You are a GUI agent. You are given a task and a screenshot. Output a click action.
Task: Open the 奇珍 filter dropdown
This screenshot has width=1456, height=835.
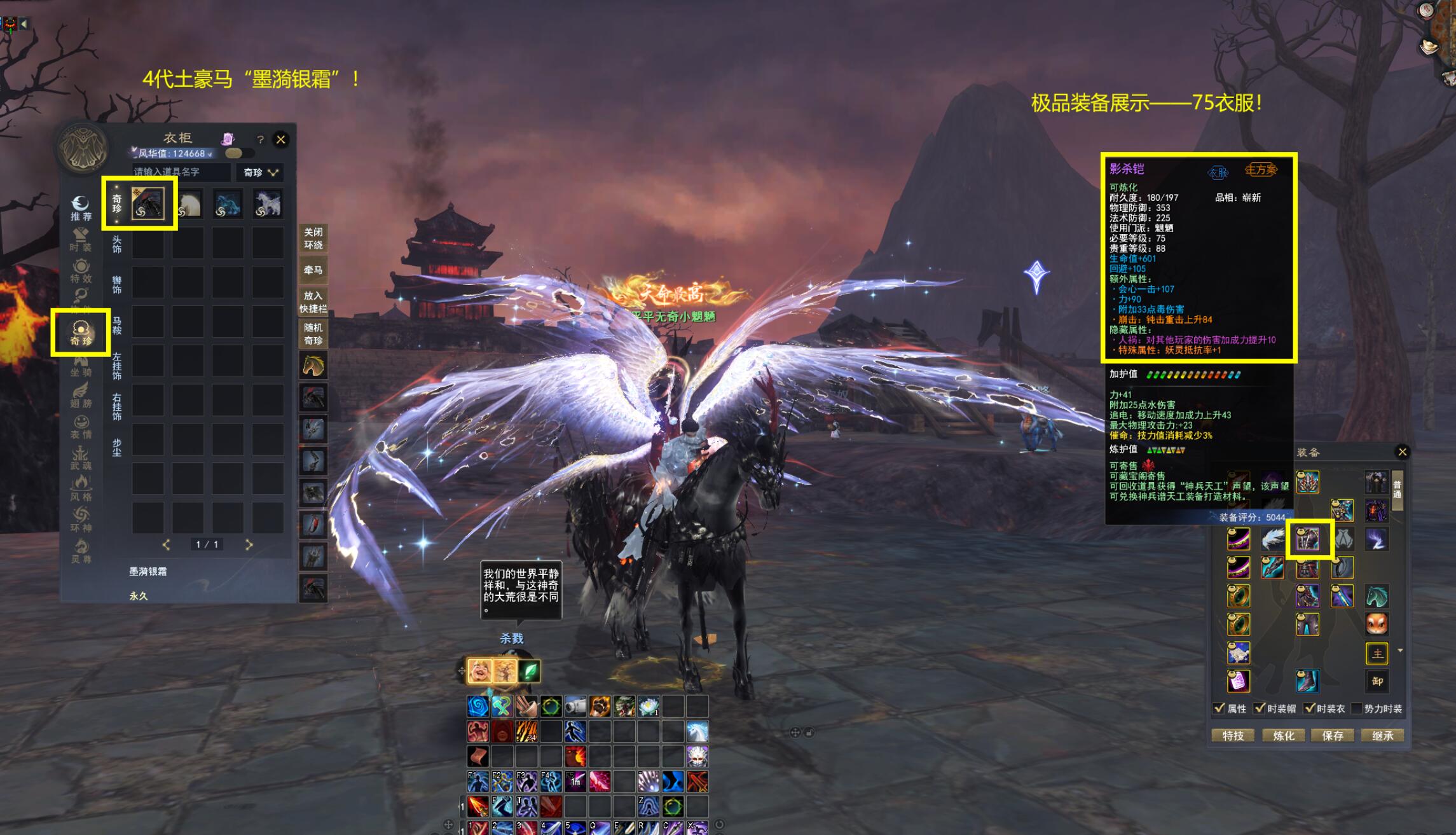(x=261, y=172)
